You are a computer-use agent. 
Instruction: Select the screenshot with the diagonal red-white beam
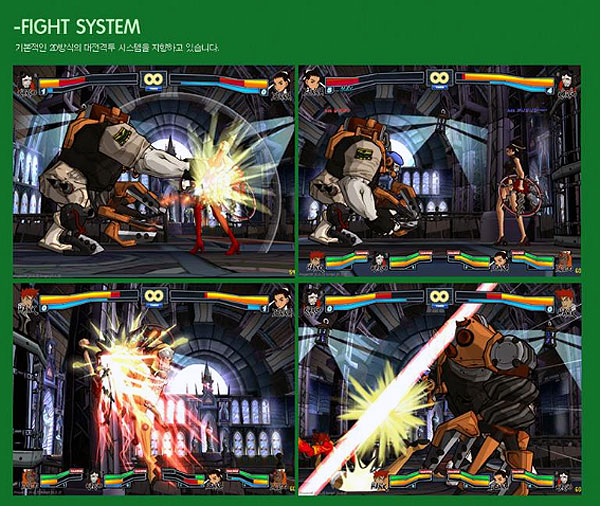coord(440,390)
